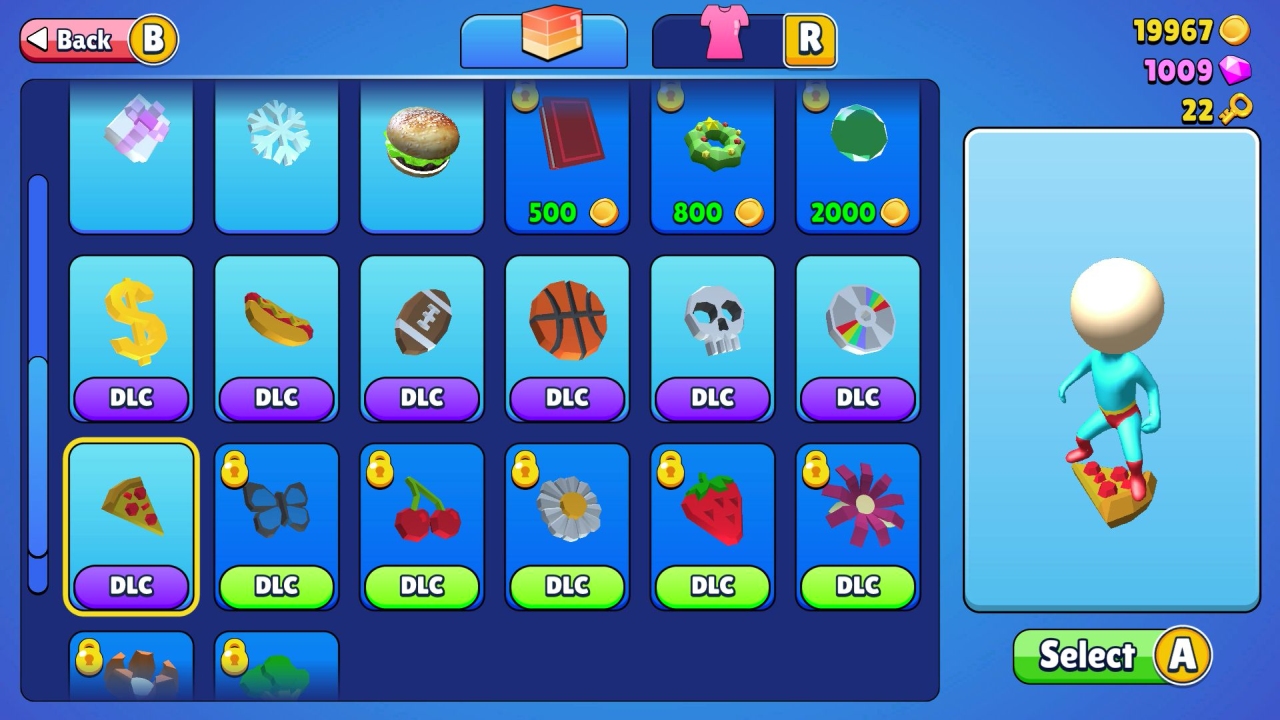The height and width of the screenshot is (720, 1280).
Task: Confirm with the Select button
Action: click(1110, 655)
